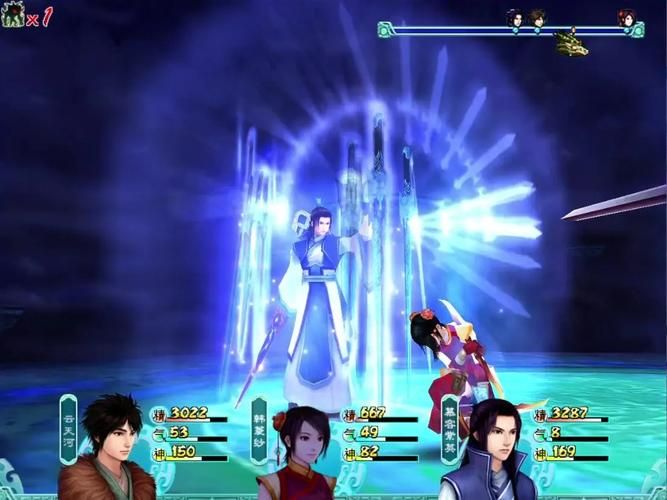Click the green creature counter icon
The image size is (667, 500).
click(x=14, y=16)
